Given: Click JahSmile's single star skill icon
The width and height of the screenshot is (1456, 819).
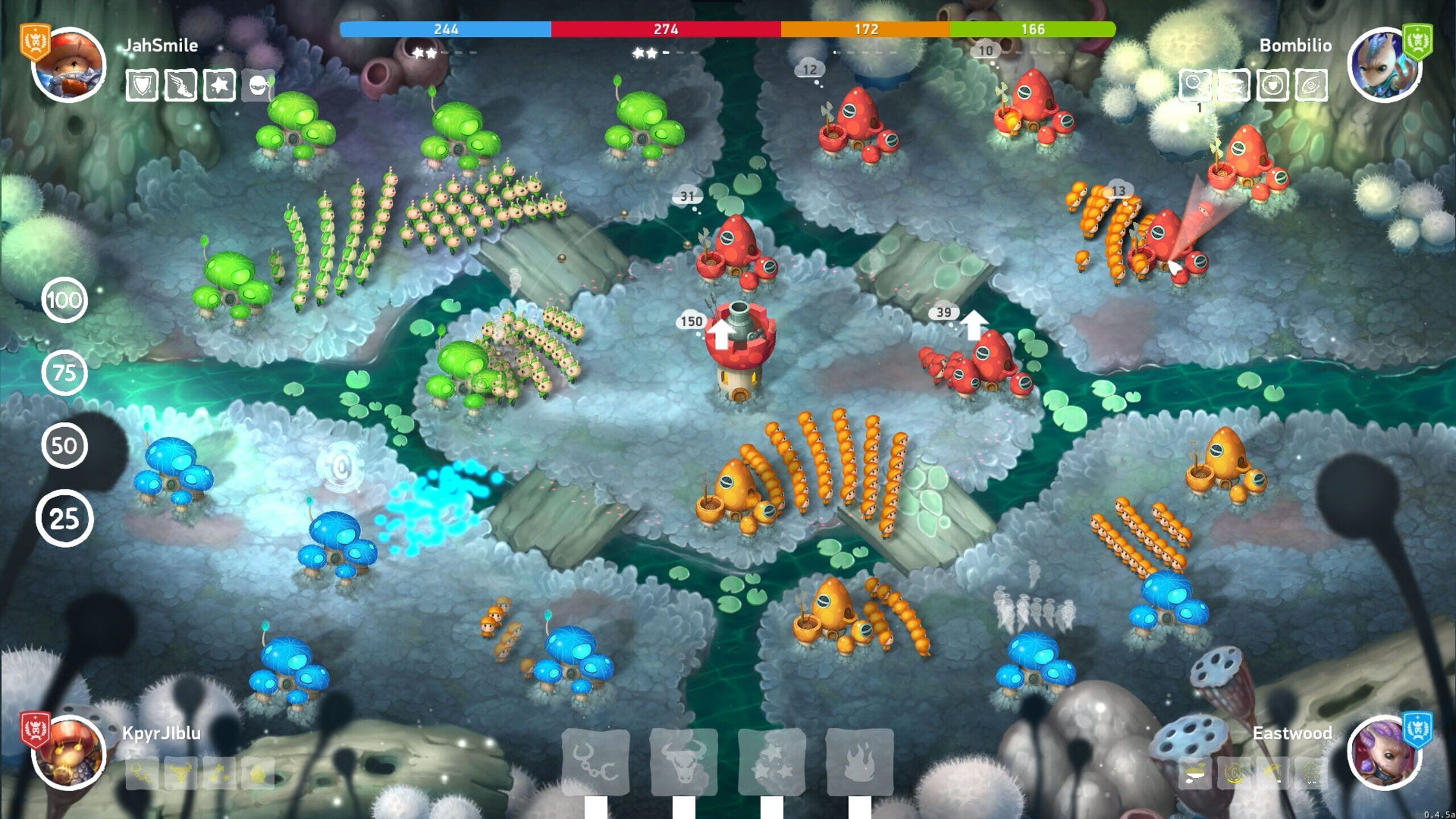Looking at the screenshot, I should tap(220, 85).
